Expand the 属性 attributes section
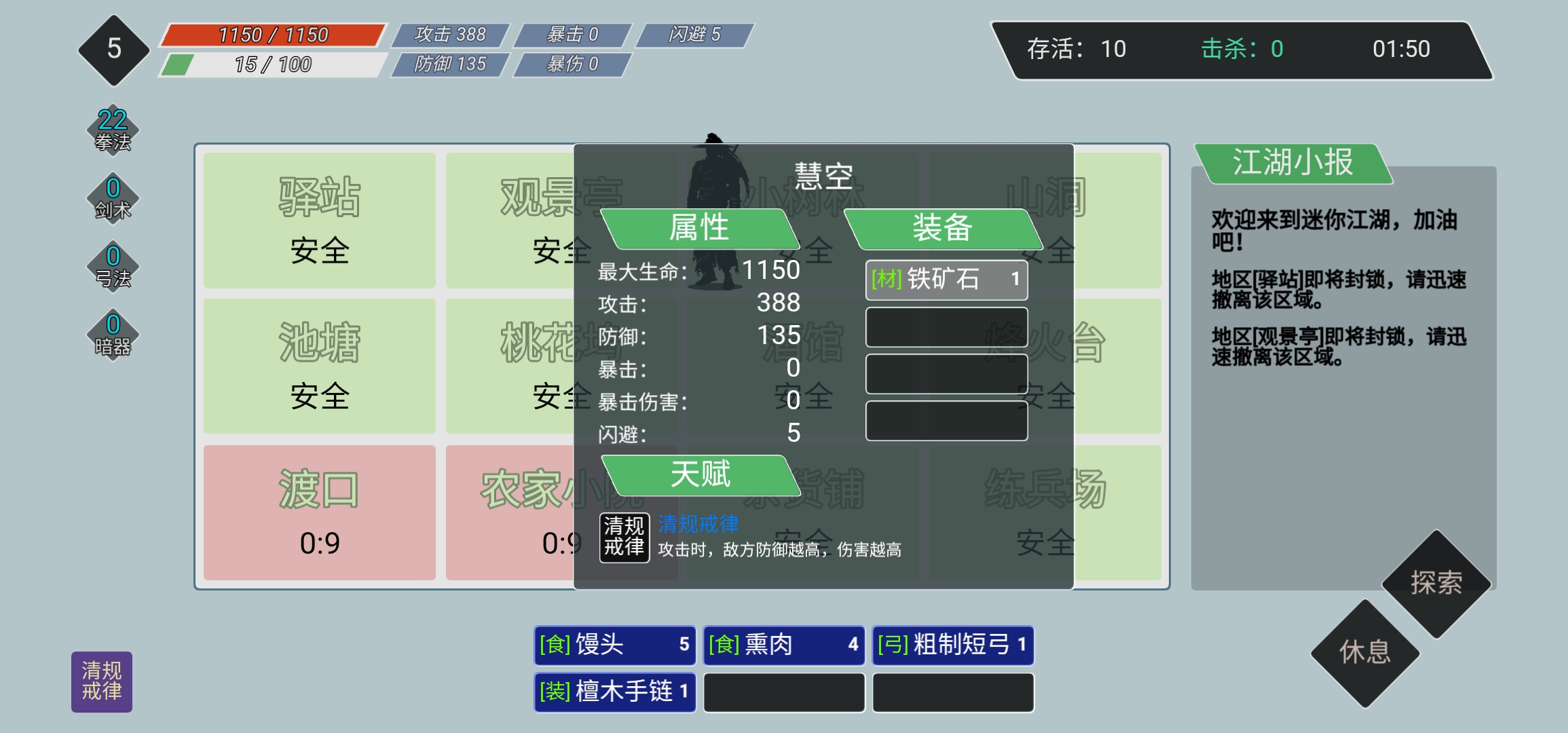The image size is (1568, 733). pyautogui.click(x=699, y=228)
